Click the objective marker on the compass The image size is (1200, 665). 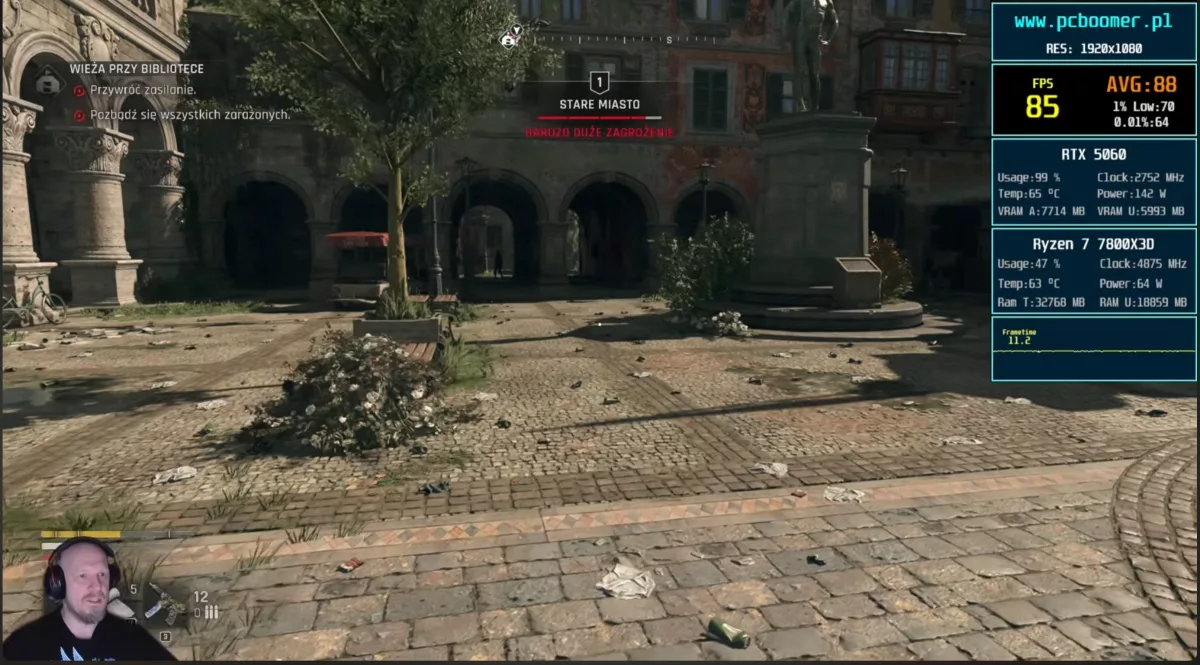[x=511, y=38]
